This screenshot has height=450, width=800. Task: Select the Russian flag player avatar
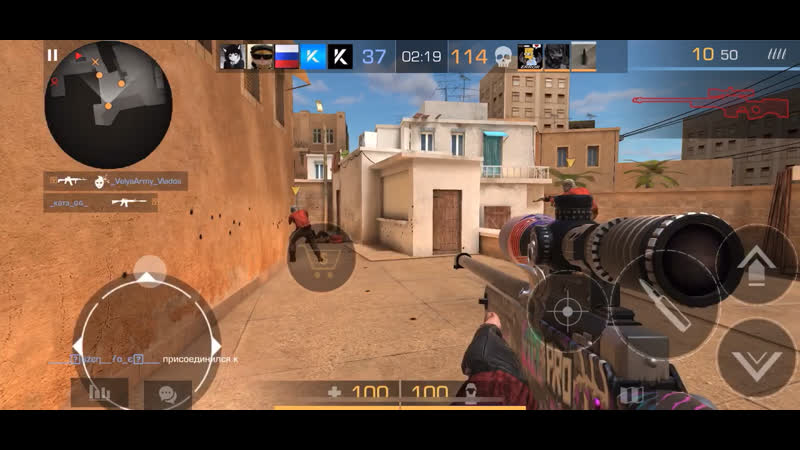click(287, 57)
